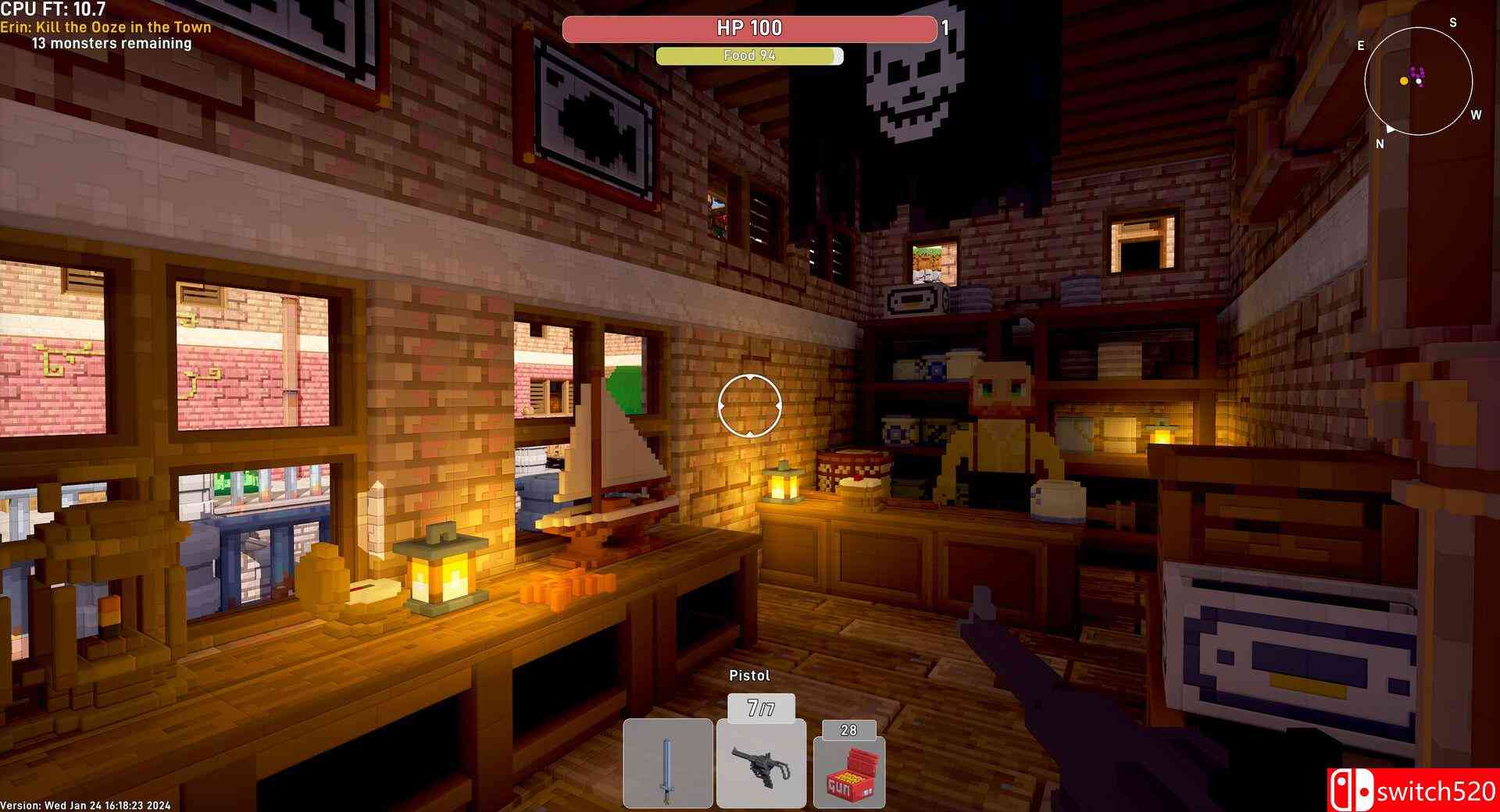Click the S direction letter on the compass
The height and width of the screenshot is (812, 1500).
point(1453,22)
